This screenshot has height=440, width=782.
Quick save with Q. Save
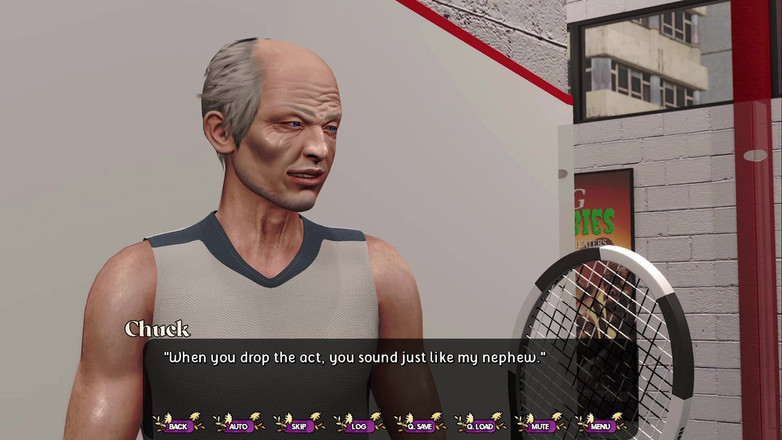tap(420, 425)
